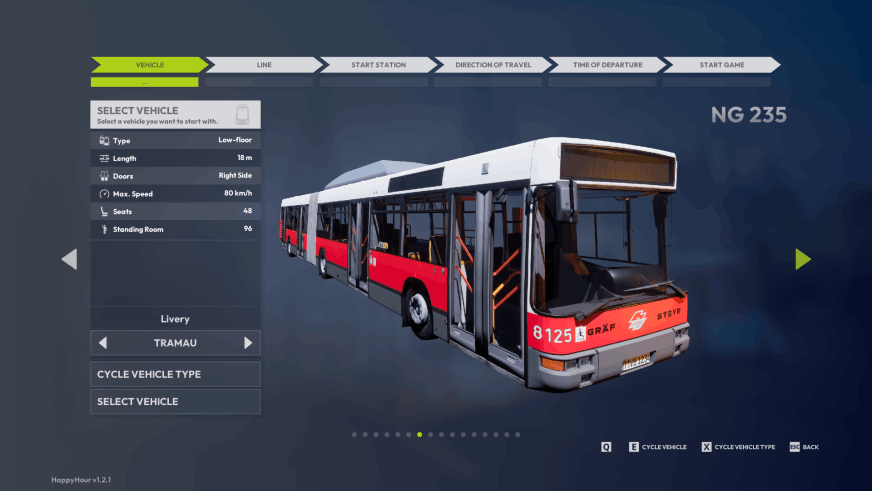Click the Vehicle step tab
The height and width of the screenshot is (491, 872).
[150, 65]
